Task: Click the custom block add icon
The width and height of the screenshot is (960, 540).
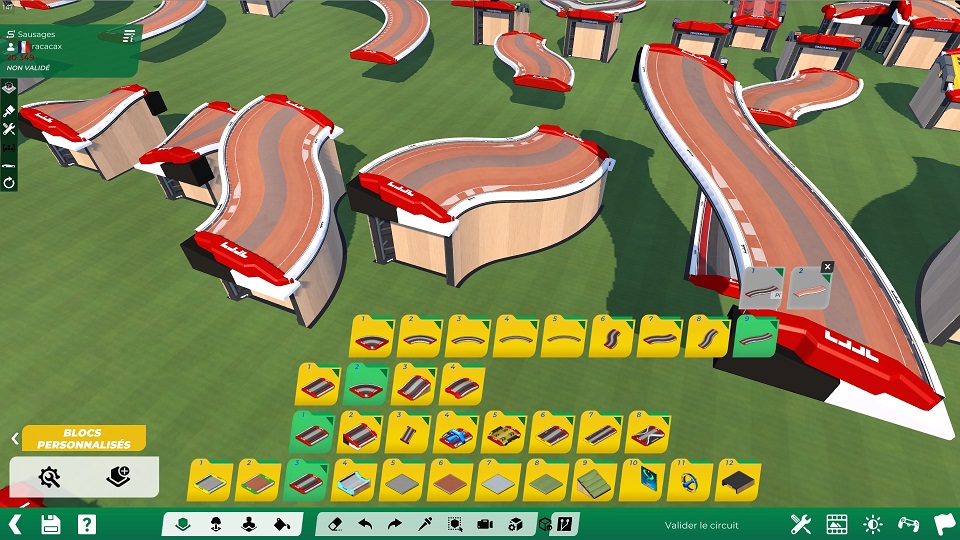Action: point(119,476)
